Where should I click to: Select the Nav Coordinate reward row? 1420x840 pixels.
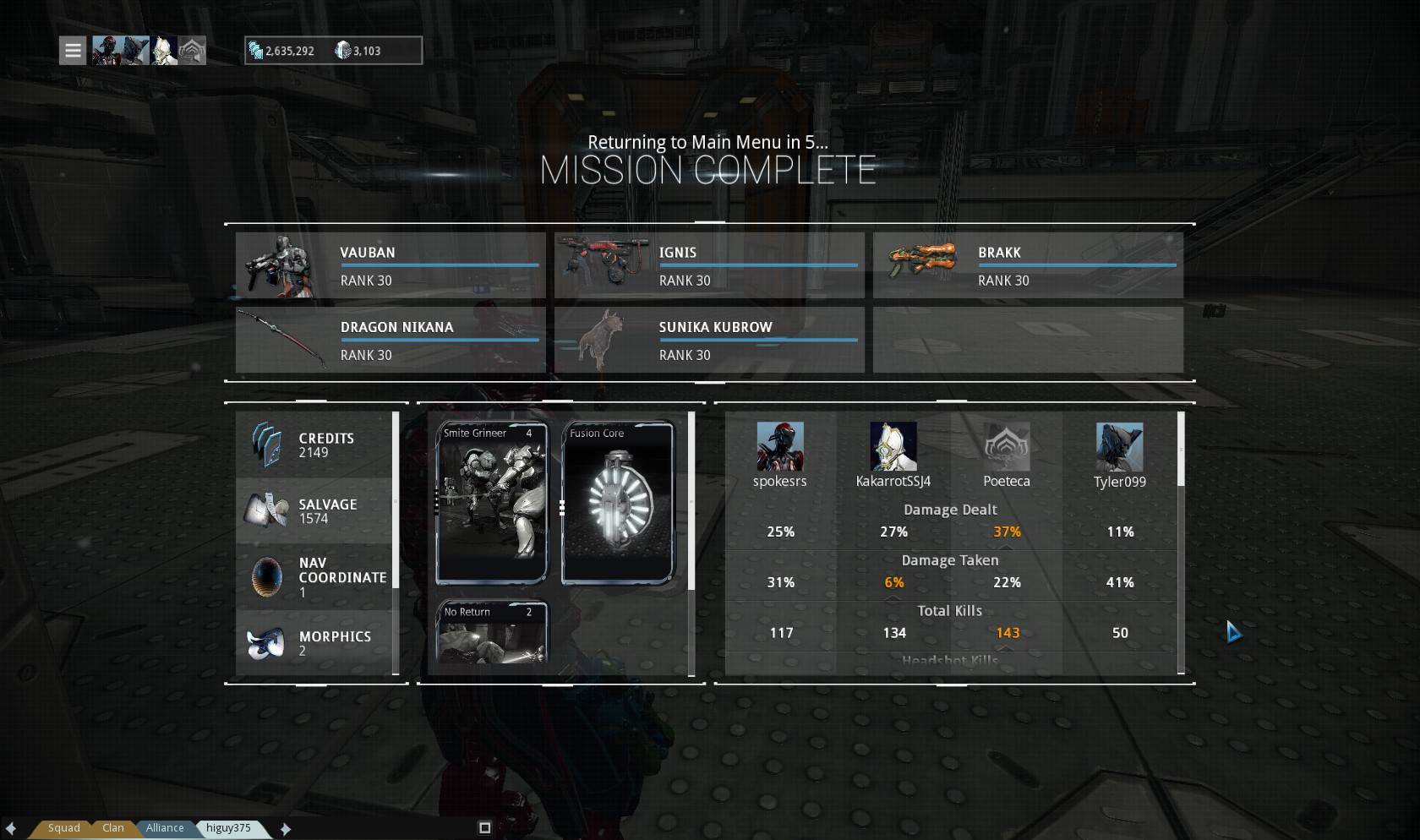[x=314, y=577]
